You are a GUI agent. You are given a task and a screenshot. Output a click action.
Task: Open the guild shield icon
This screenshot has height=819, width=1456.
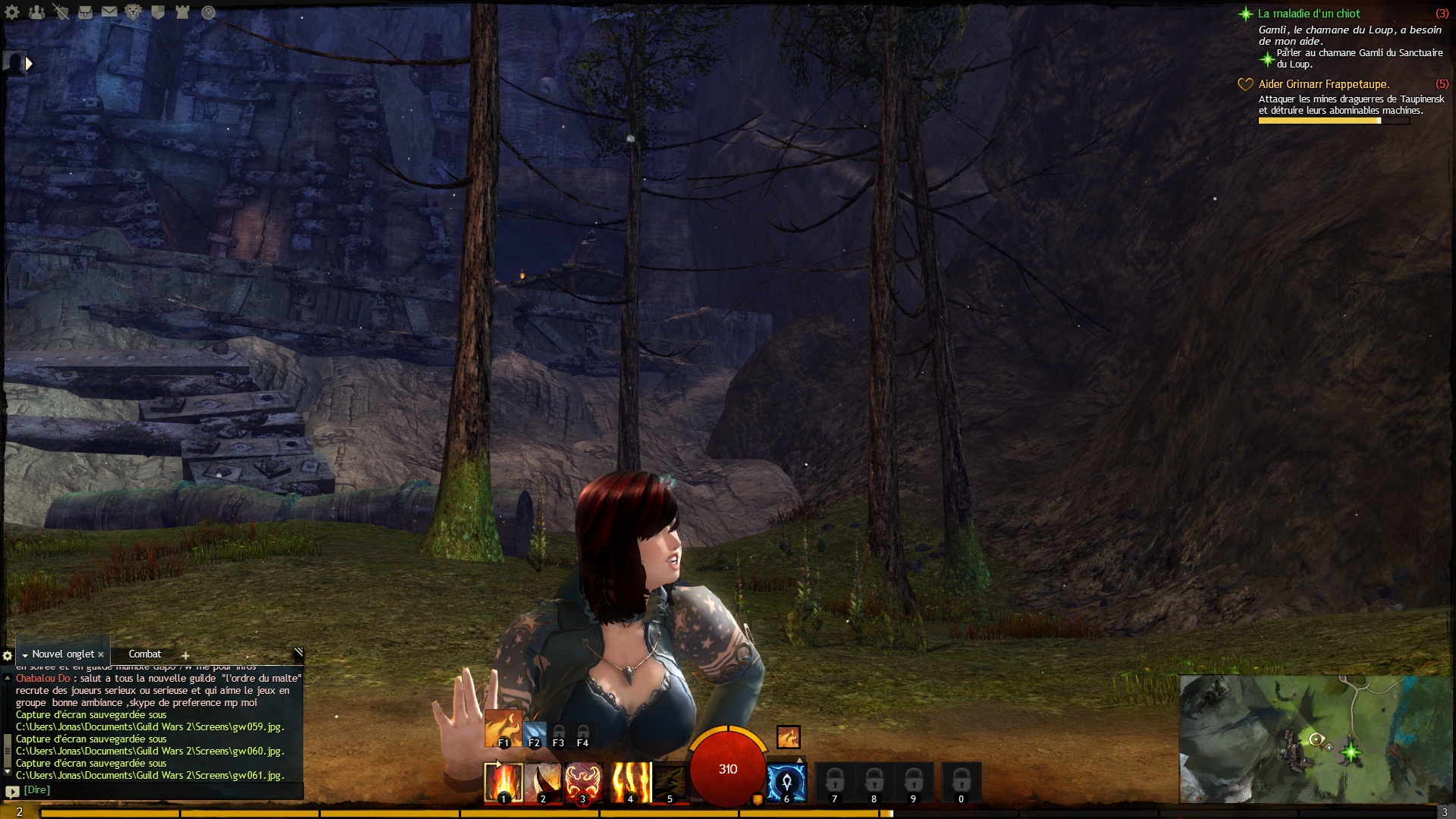click(x=158, y=12)
